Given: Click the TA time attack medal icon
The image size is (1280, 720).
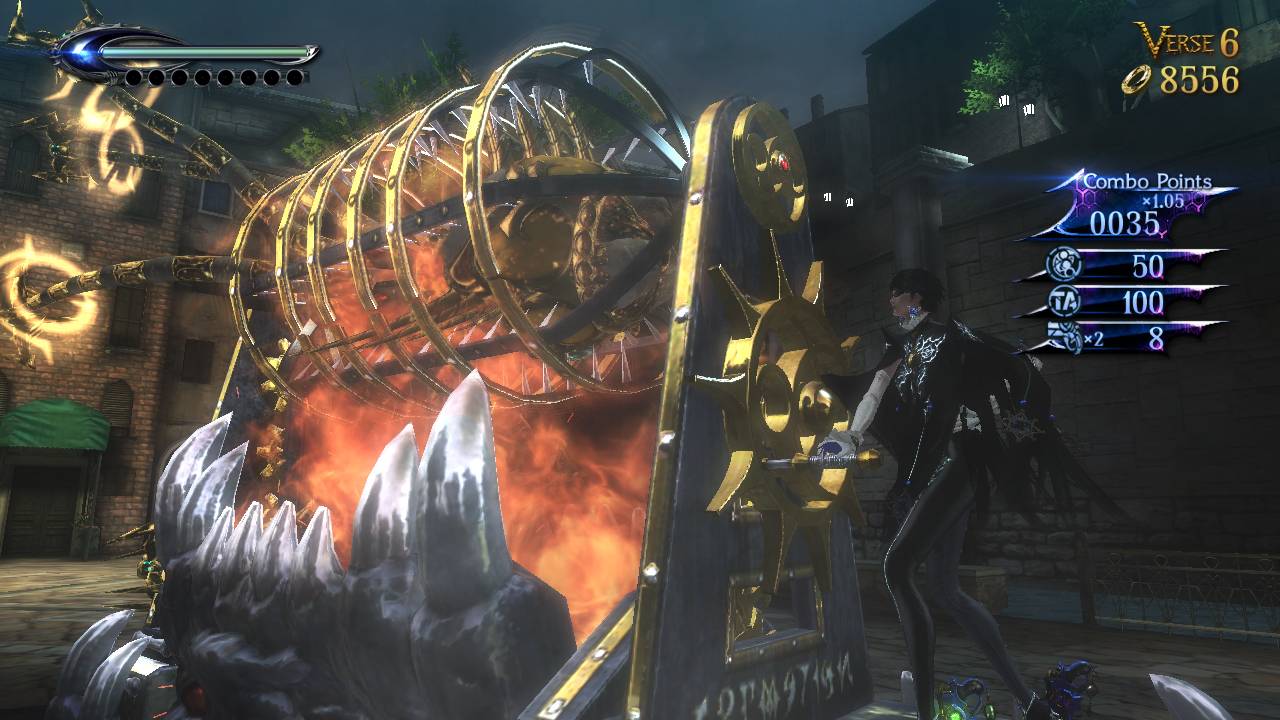Looking at the screenshot, I should click(x=1063, y=302).
